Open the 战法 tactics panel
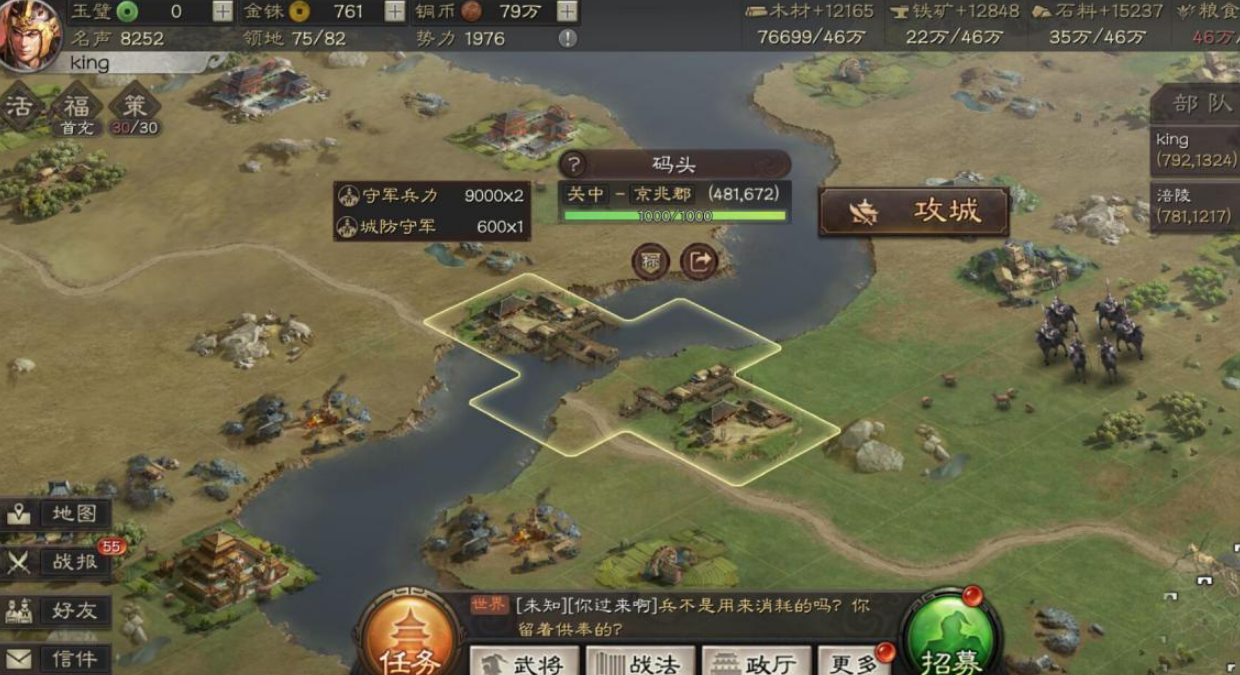Image resolution: width=1240 pixels, height=675 pixels. [x=640, y=662]
